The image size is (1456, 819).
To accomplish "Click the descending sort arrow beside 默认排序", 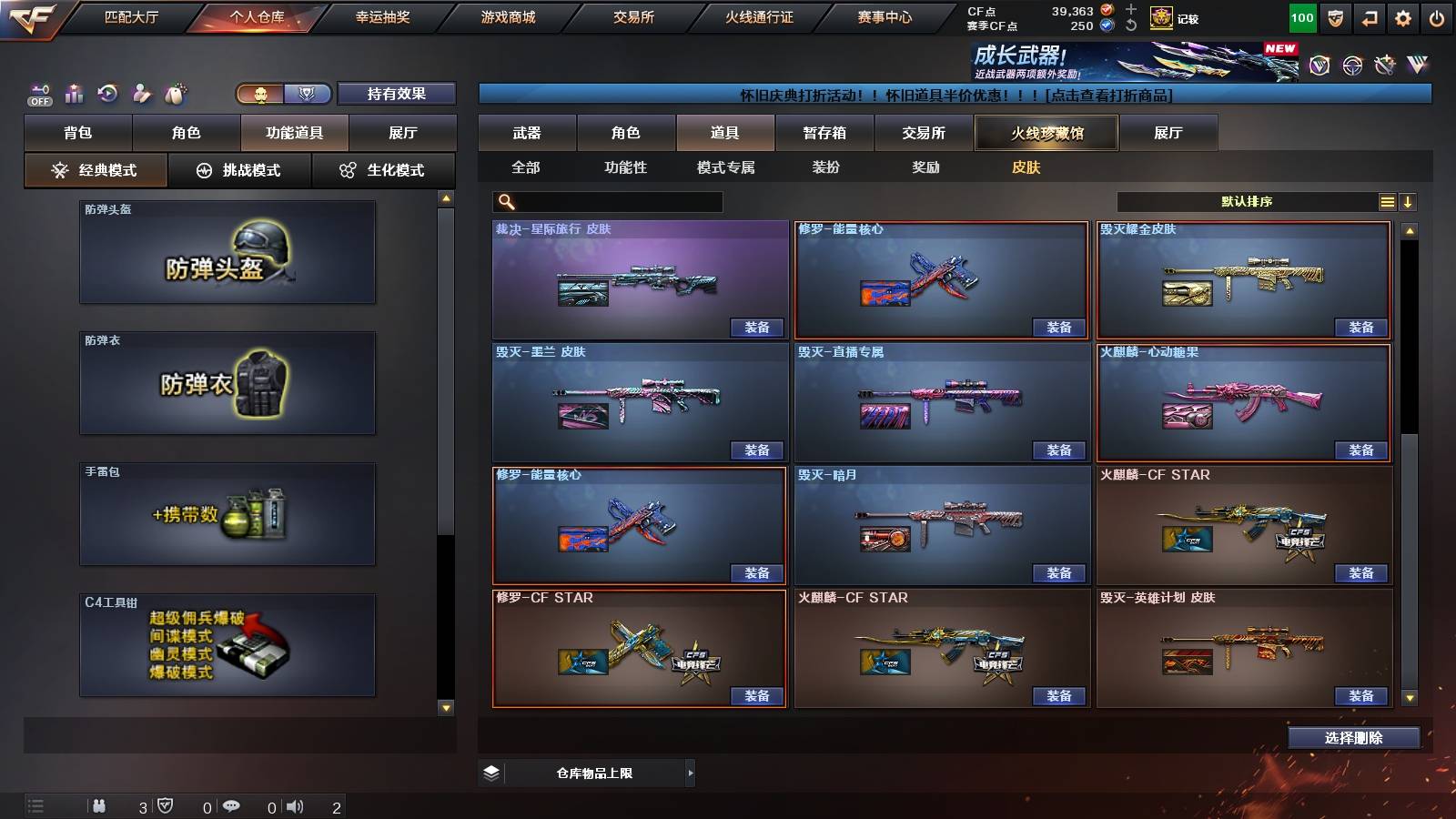I will [1409, 201].
